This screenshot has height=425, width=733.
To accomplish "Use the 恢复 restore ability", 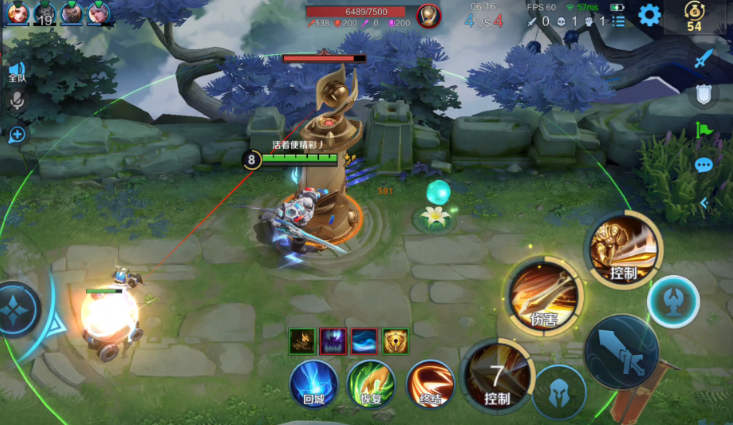I will coord(371,382).
